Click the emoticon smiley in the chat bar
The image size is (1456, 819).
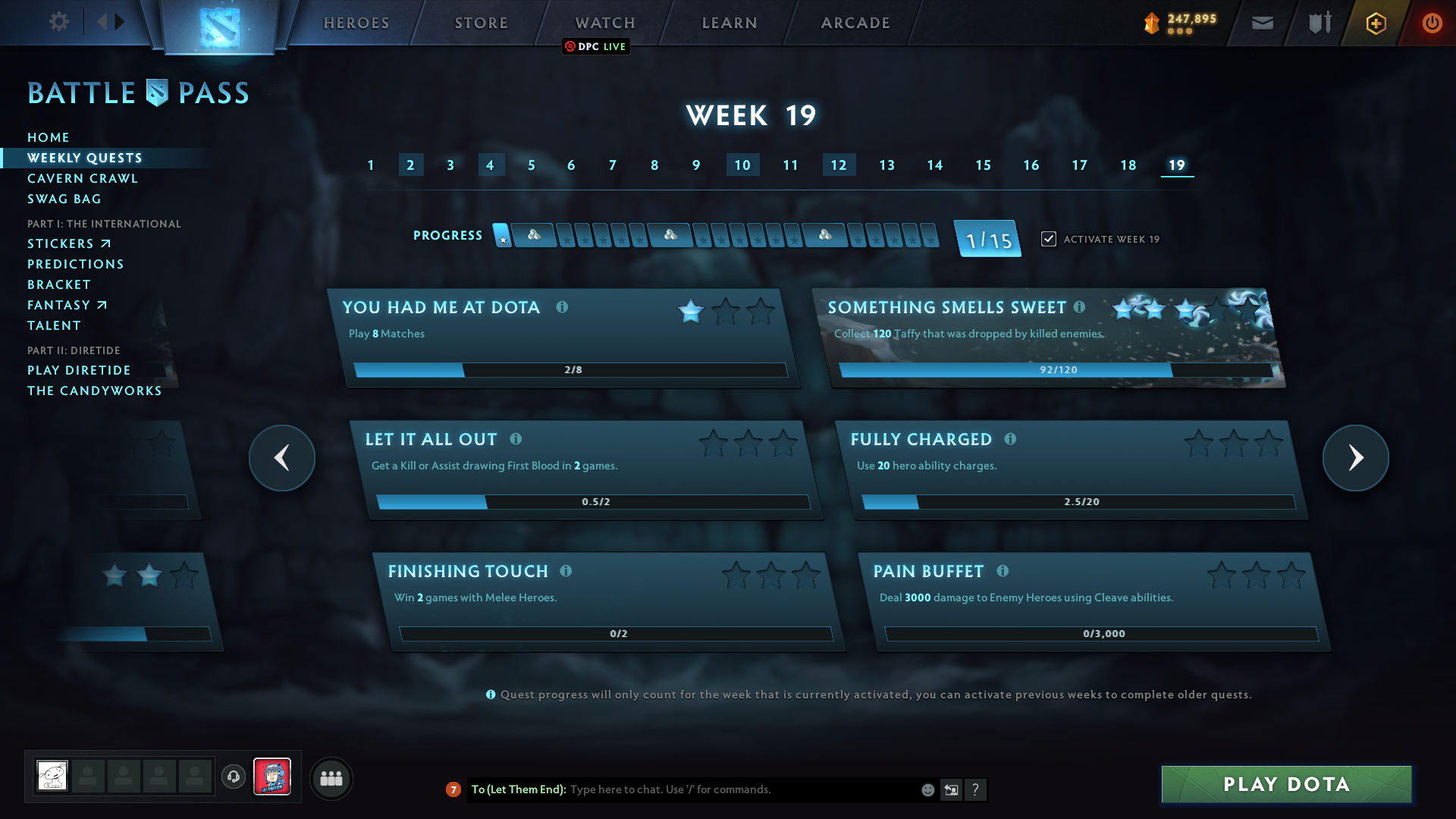927,789
